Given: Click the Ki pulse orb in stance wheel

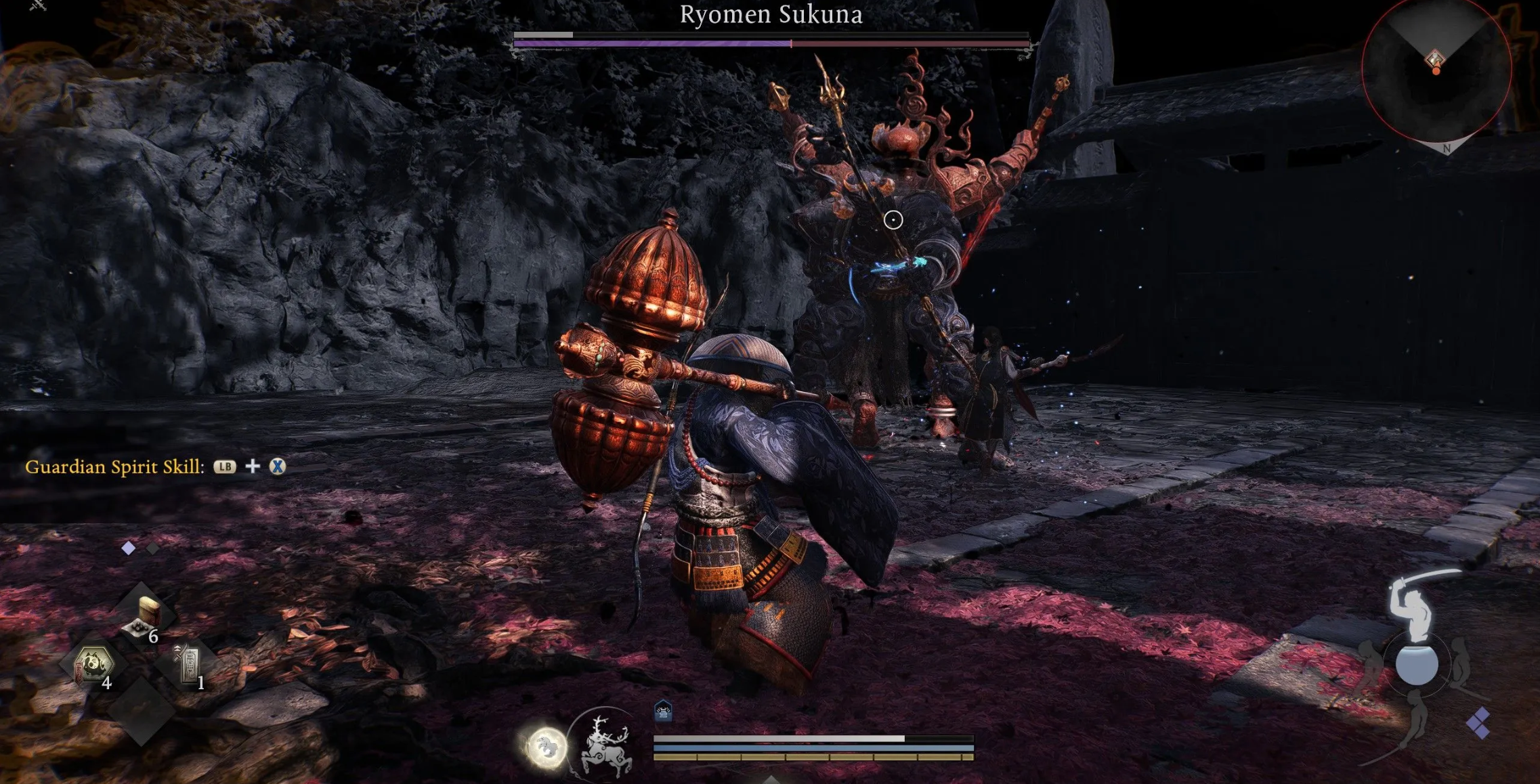Looking at the screenshot, I should (1417, 665).
